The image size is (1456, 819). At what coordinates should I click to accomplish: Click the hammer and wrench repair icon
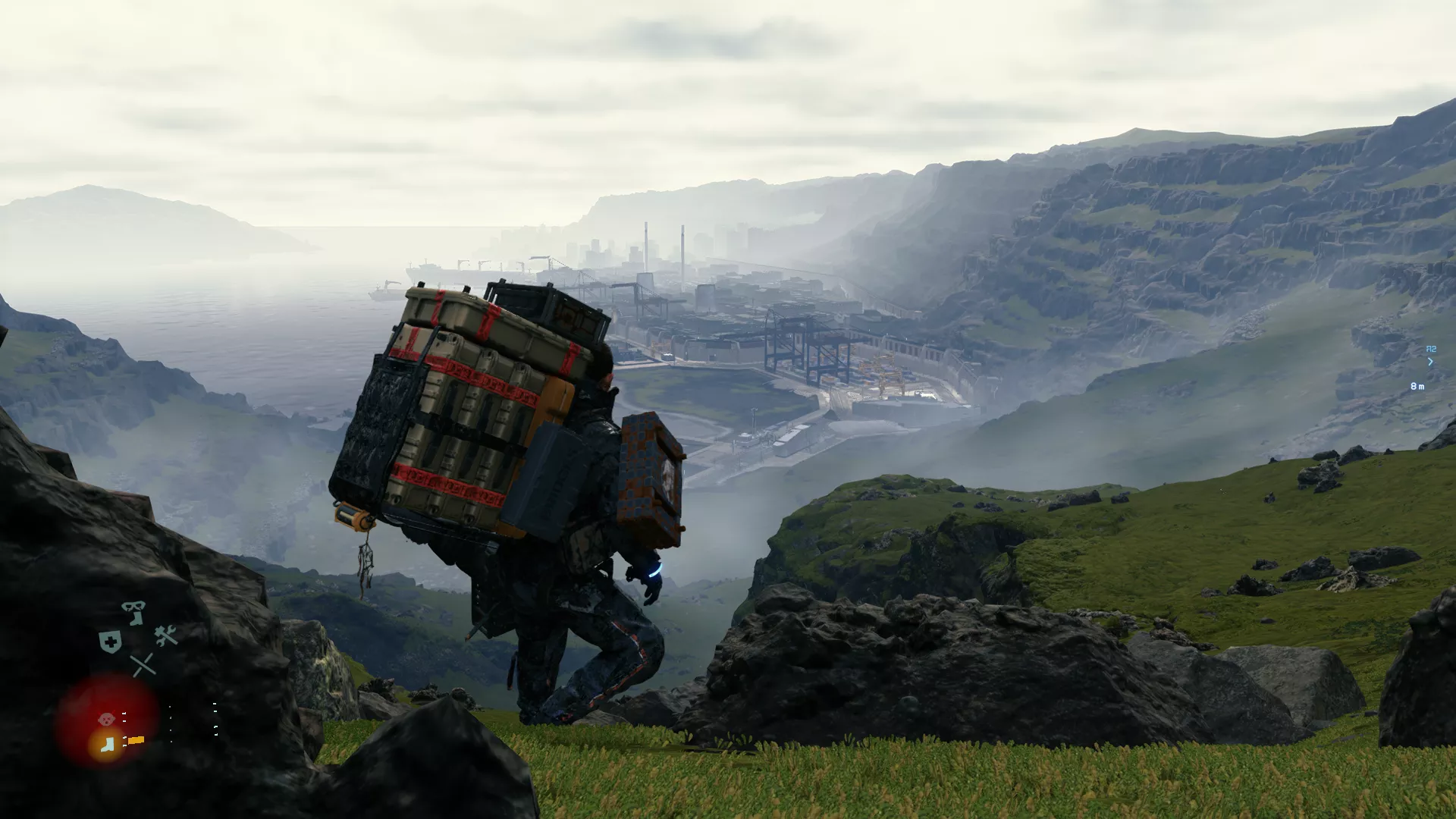(x=165, y=635)
